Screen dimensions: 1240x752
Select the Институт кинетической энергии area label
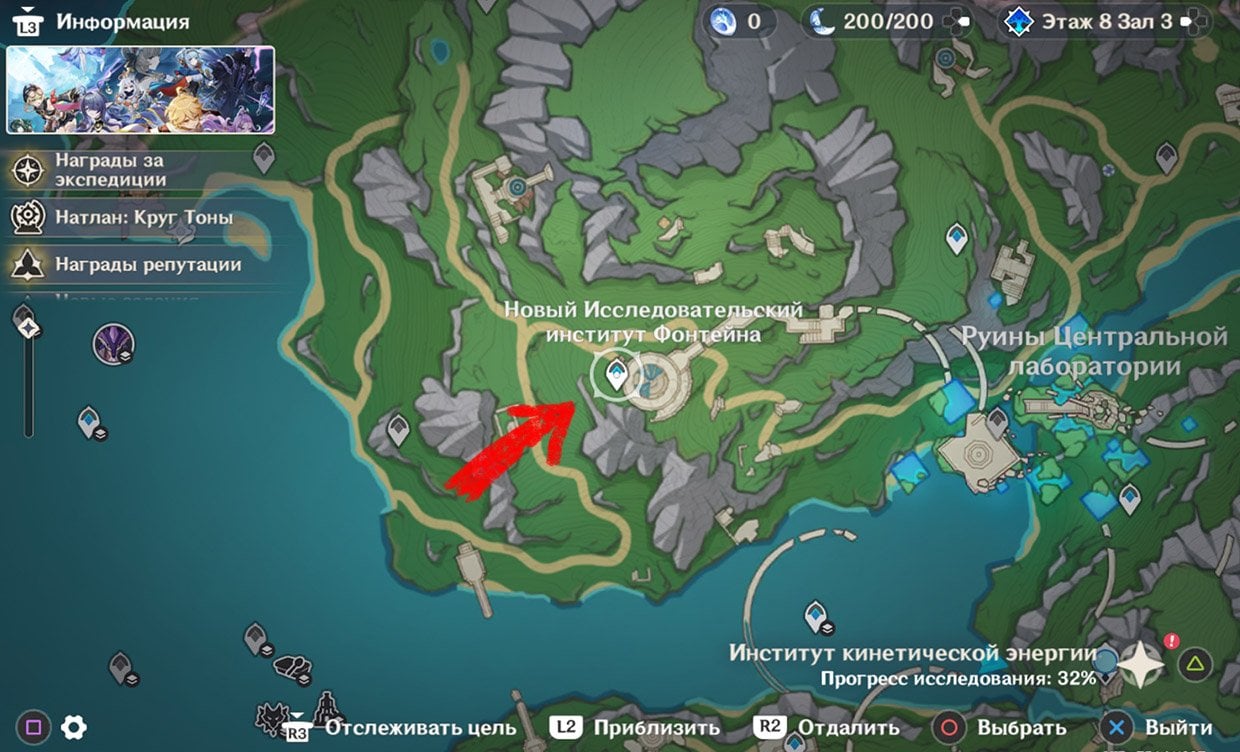(913, 654)
